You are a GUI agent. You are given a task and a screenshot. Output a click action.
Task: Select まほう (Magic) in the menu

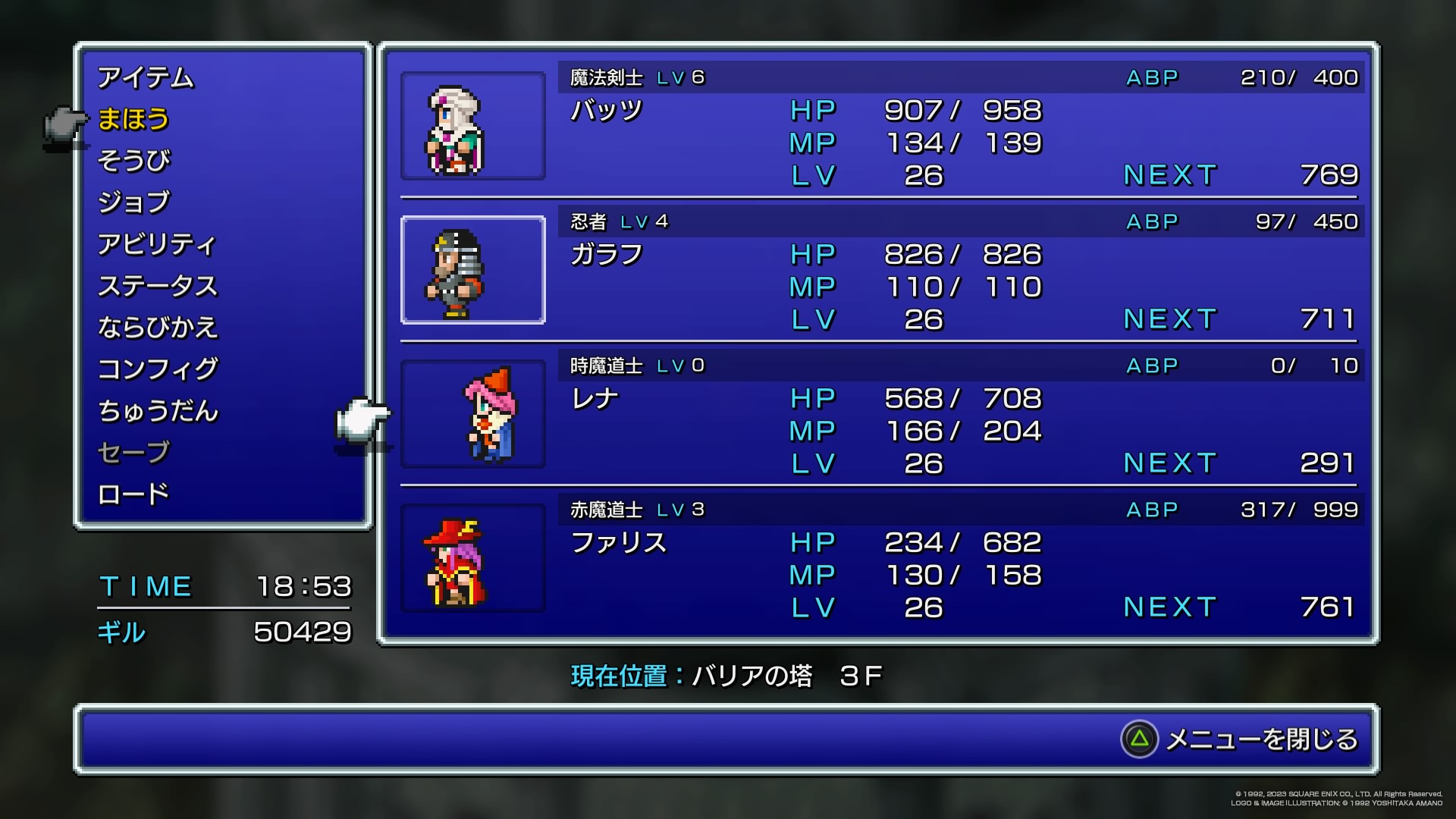tap(133, 120)
